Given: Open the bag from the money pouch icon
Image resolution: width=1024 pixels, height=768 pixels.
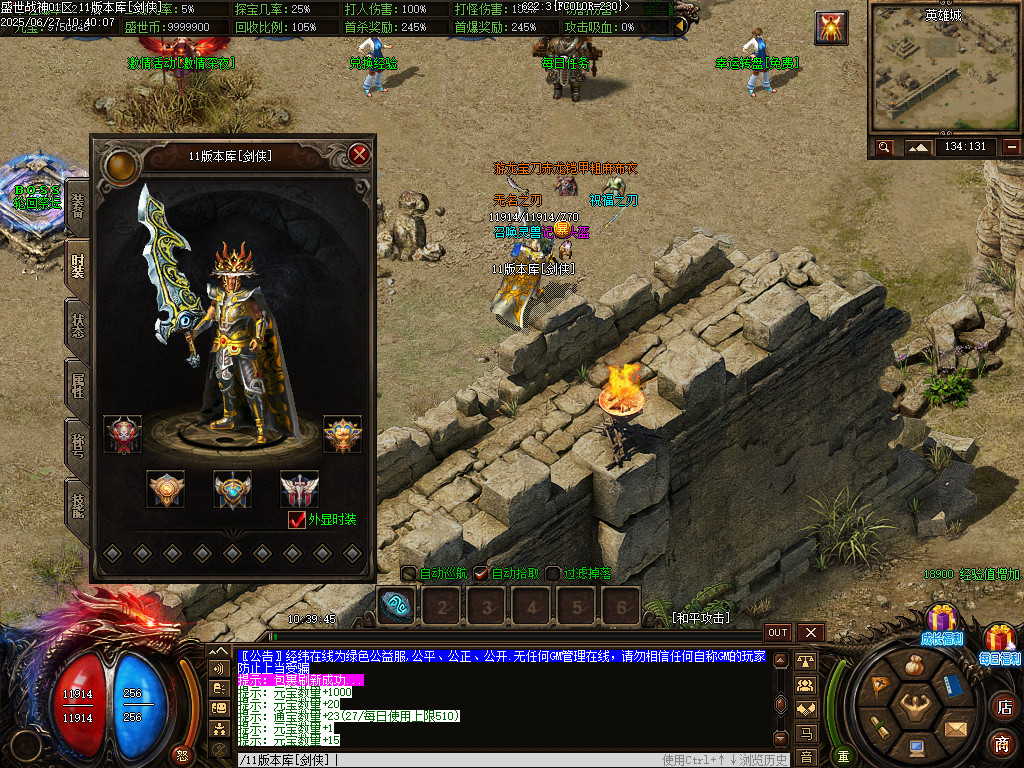Looking at the screenshot, I should click(914, 666).
